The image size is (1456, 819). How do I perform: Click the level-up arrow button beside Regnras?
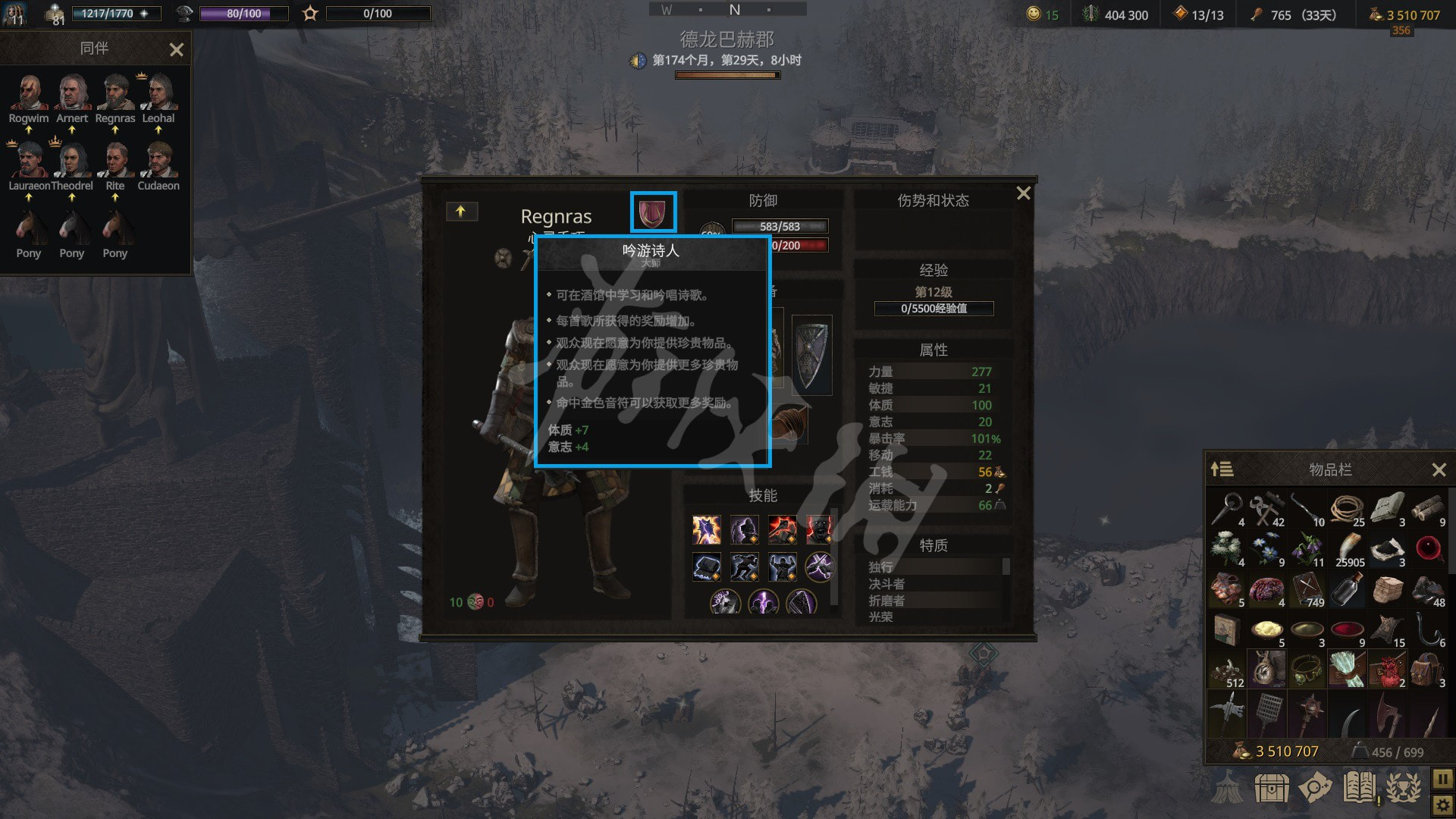(461, 212)
